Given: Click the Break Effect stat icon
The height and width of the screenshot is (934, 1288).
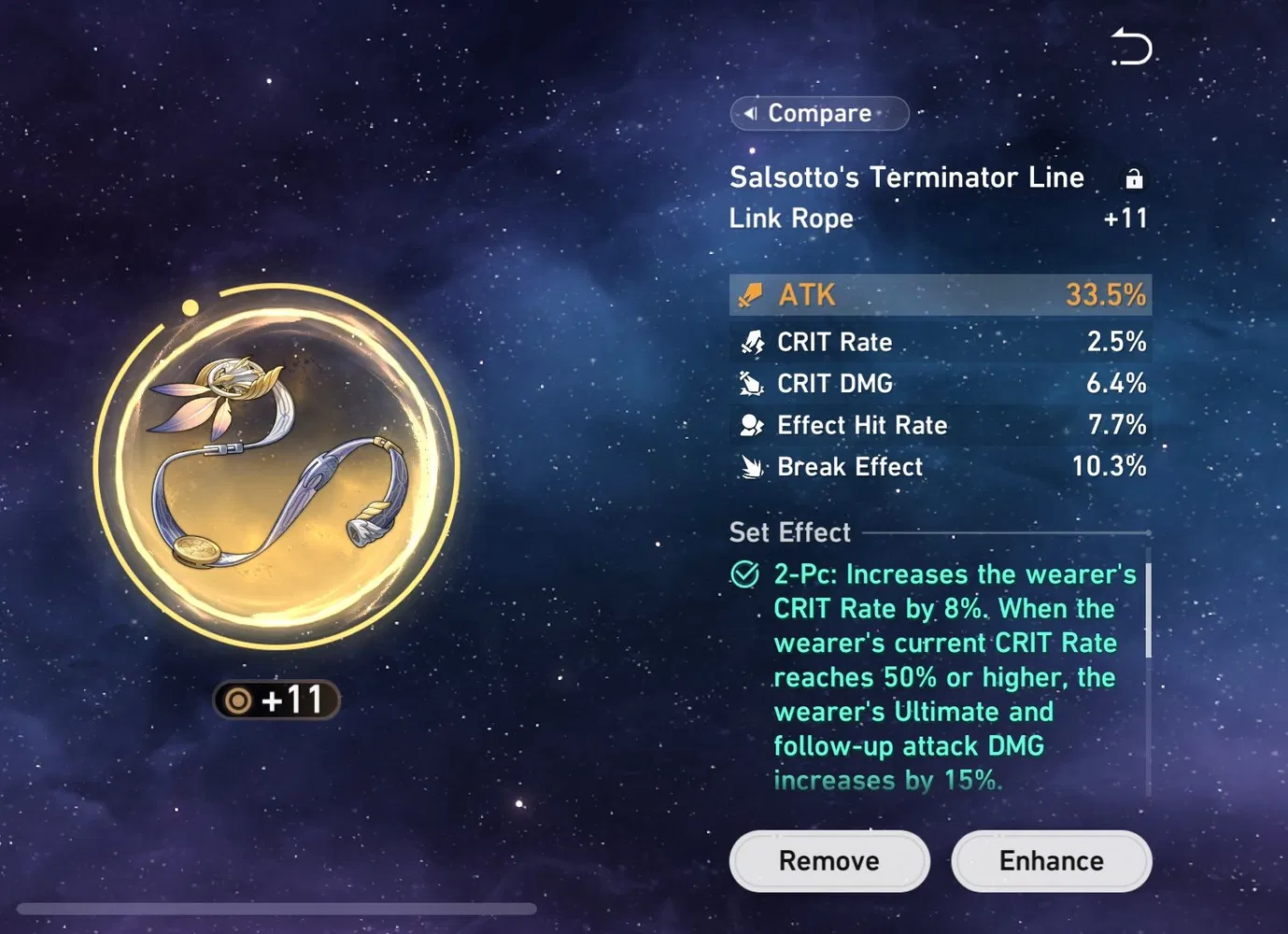Looking at the screenshot, I should point(749,466).
